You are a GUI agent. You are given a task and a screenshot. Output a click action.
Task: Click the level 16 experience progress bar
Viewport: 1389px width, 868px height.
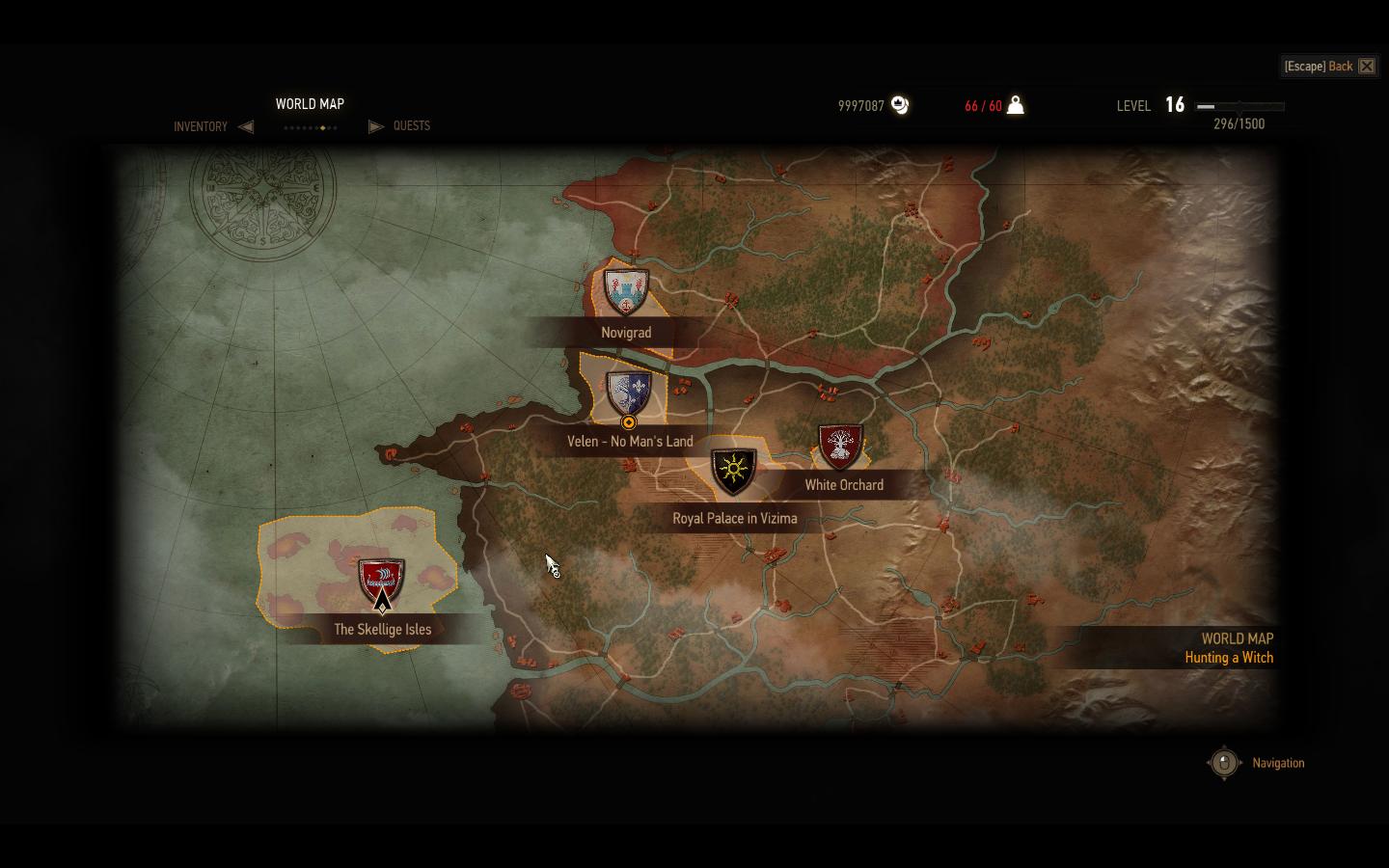(1239, 106)
